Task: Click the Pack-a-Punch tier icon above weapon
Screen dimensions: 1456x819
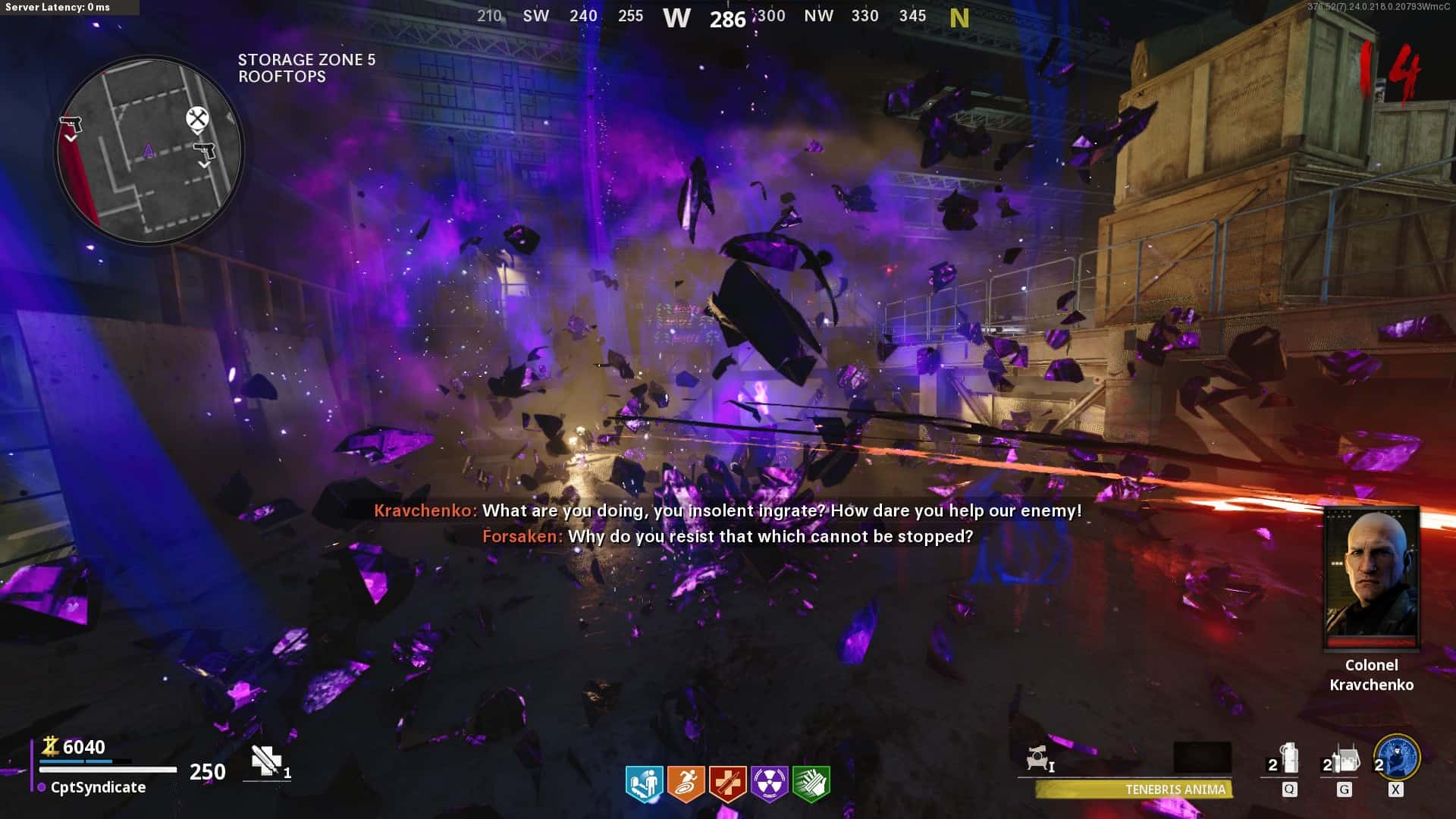Action: click(x=1039, y=758)
